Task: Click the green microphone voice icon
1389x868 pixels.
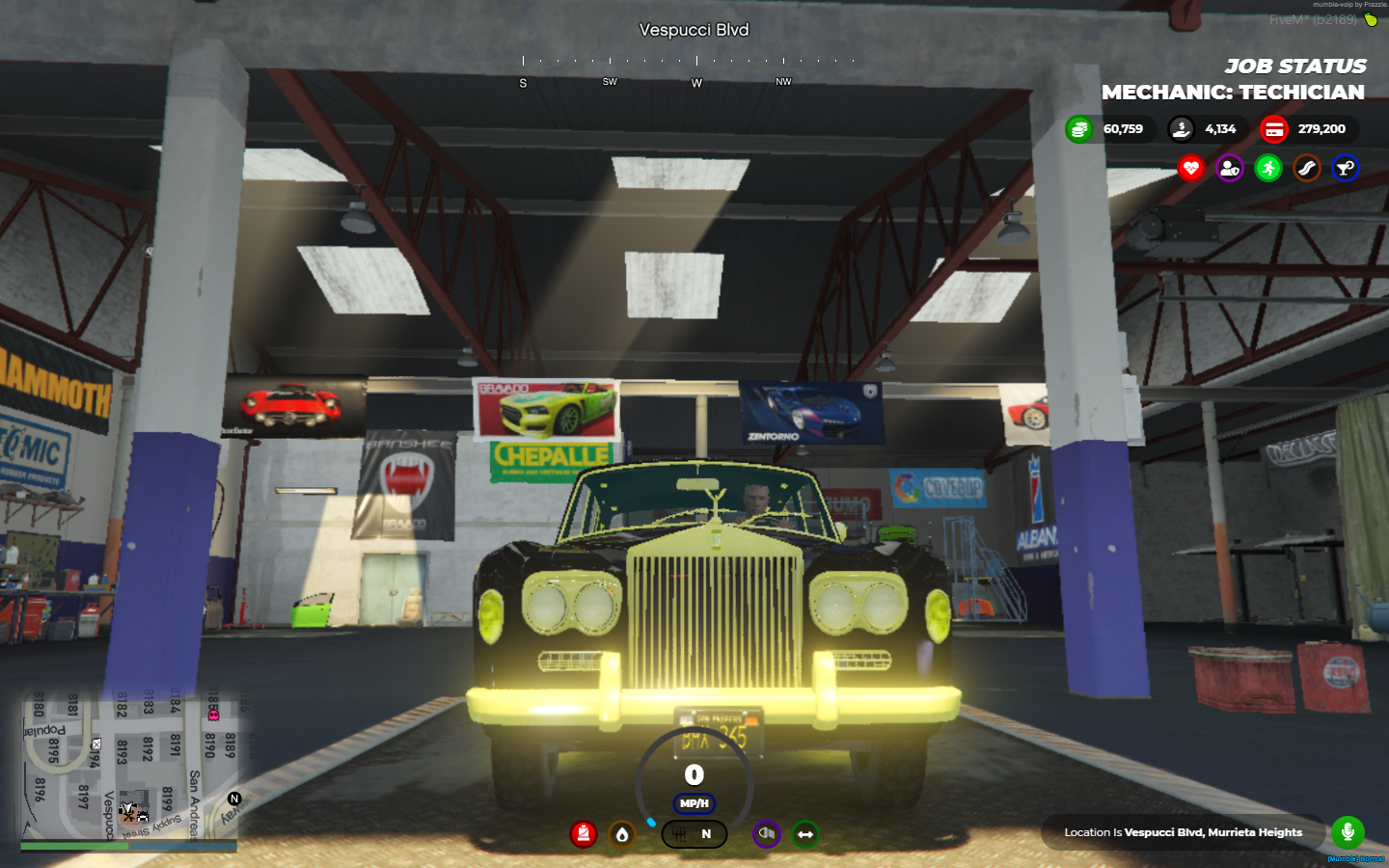Action: (x=1348, y=832)
